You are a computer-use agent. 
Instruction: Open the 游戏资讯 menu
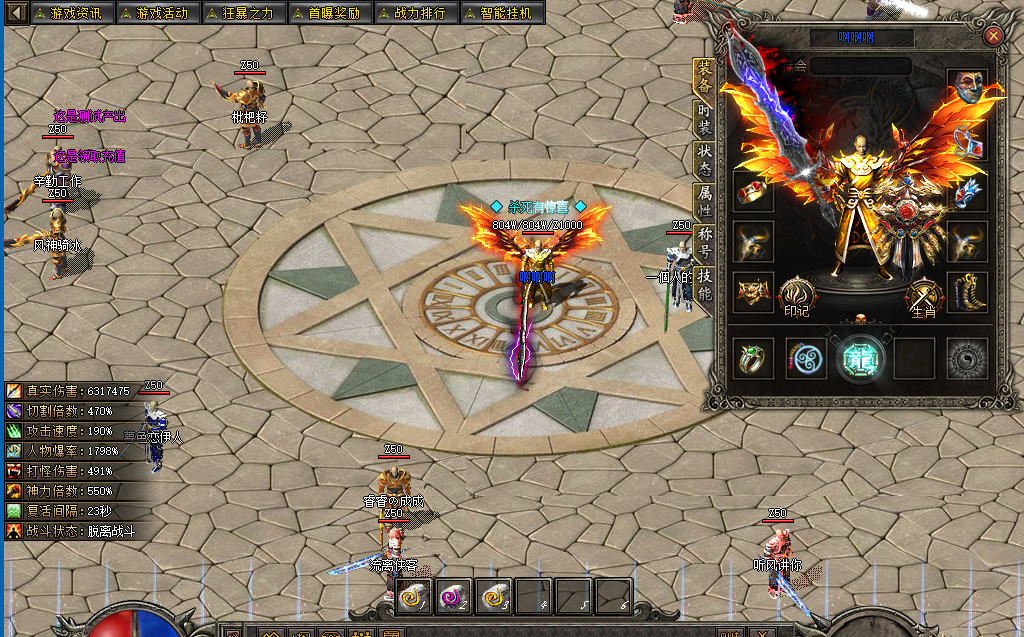click(72, 13)
